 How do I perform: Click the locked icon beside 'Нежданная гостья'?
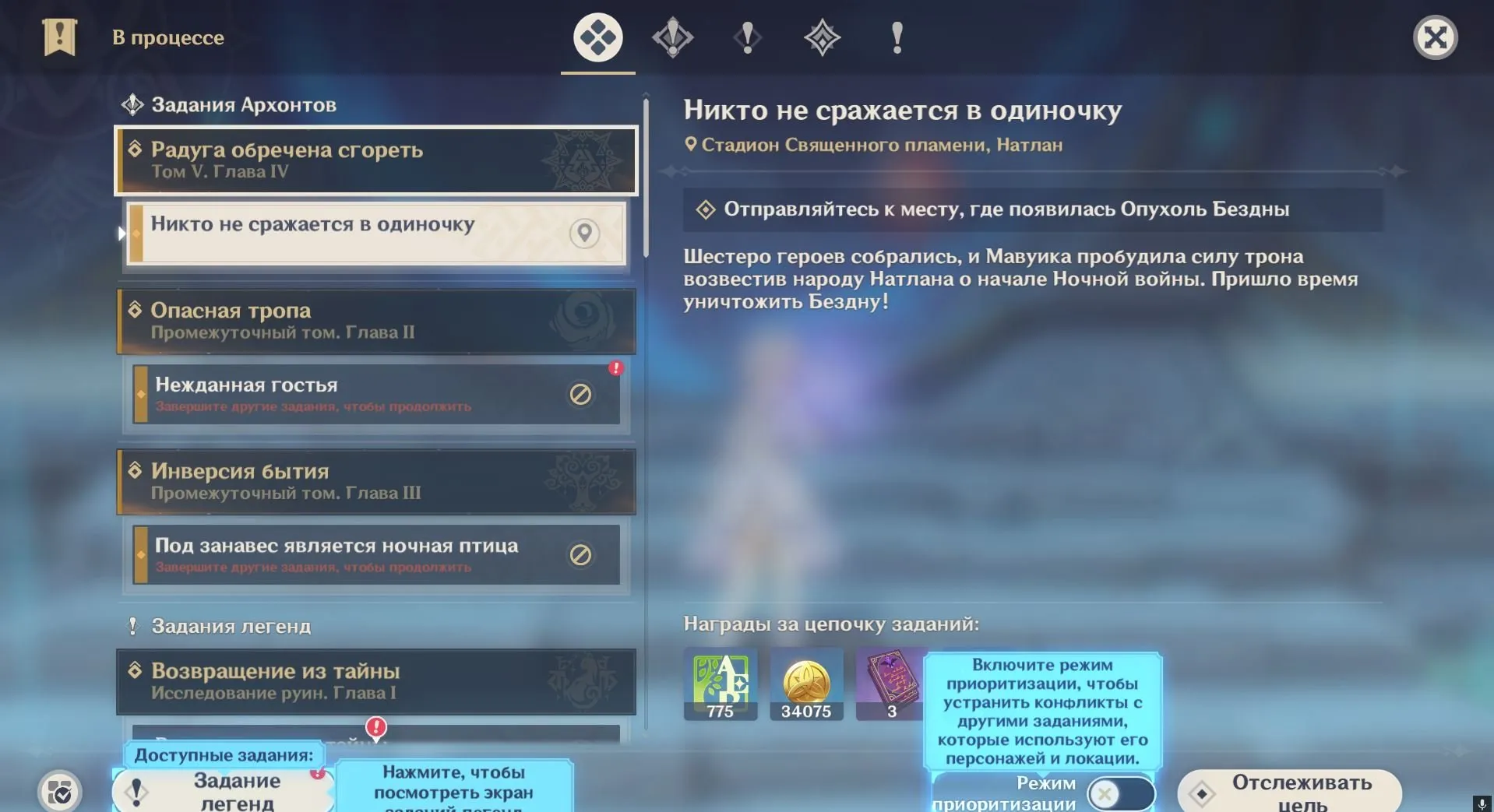coord(581,395)
